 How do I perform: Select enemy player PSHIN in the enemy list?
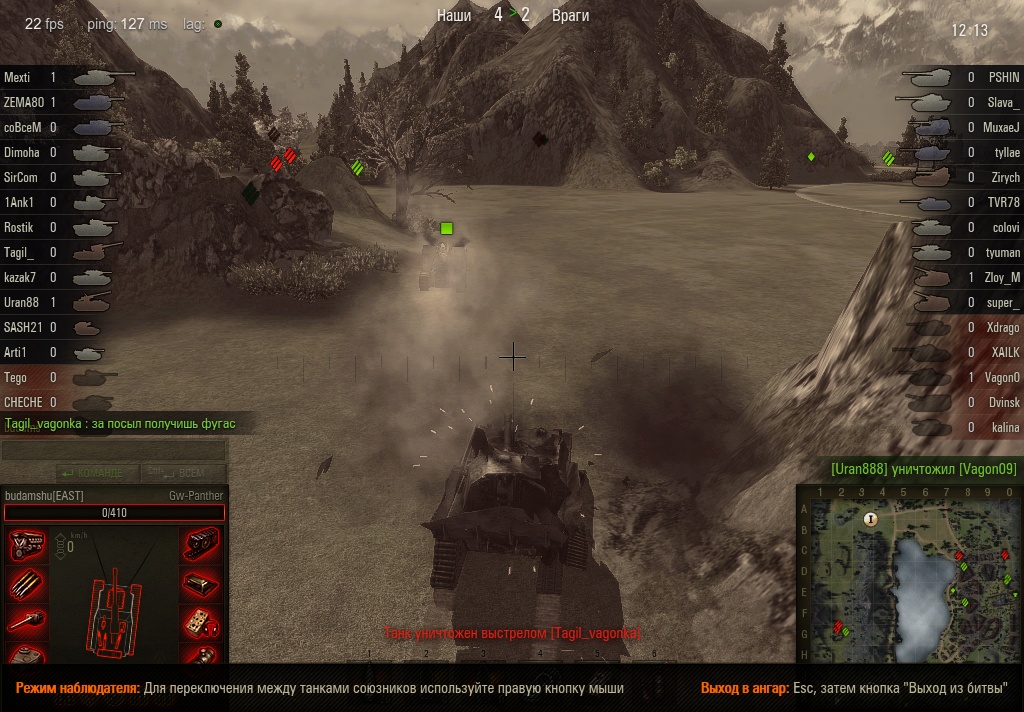coord(1003,77)
